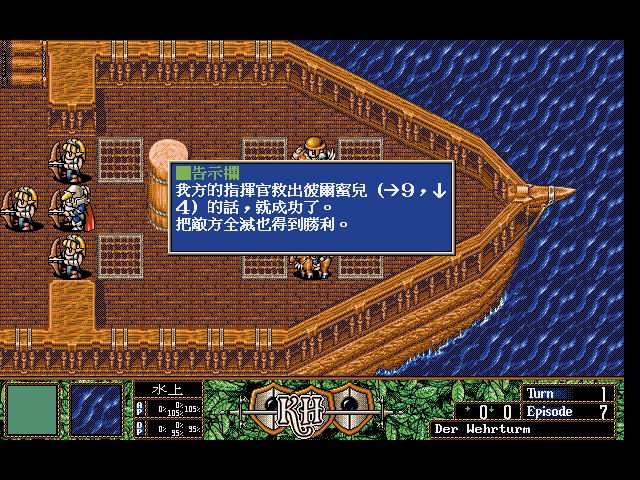Select the water terrain preview tile
The width and height of the screenshot is (640, 480).
coord(96,410)
